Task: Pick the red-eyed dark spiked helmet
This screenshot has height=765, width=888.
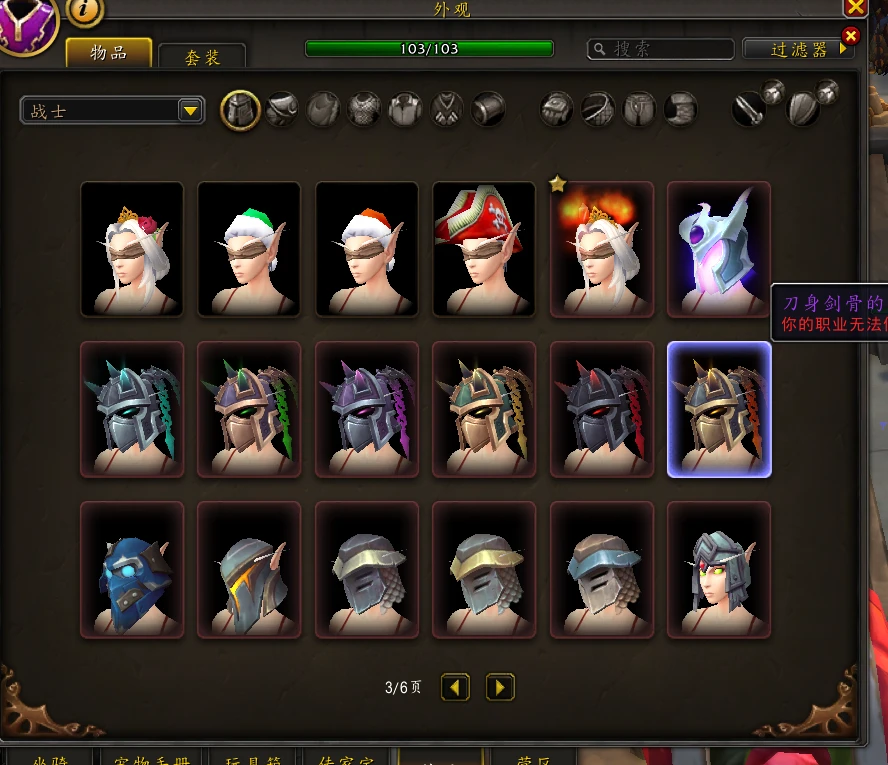Action: 602,409
